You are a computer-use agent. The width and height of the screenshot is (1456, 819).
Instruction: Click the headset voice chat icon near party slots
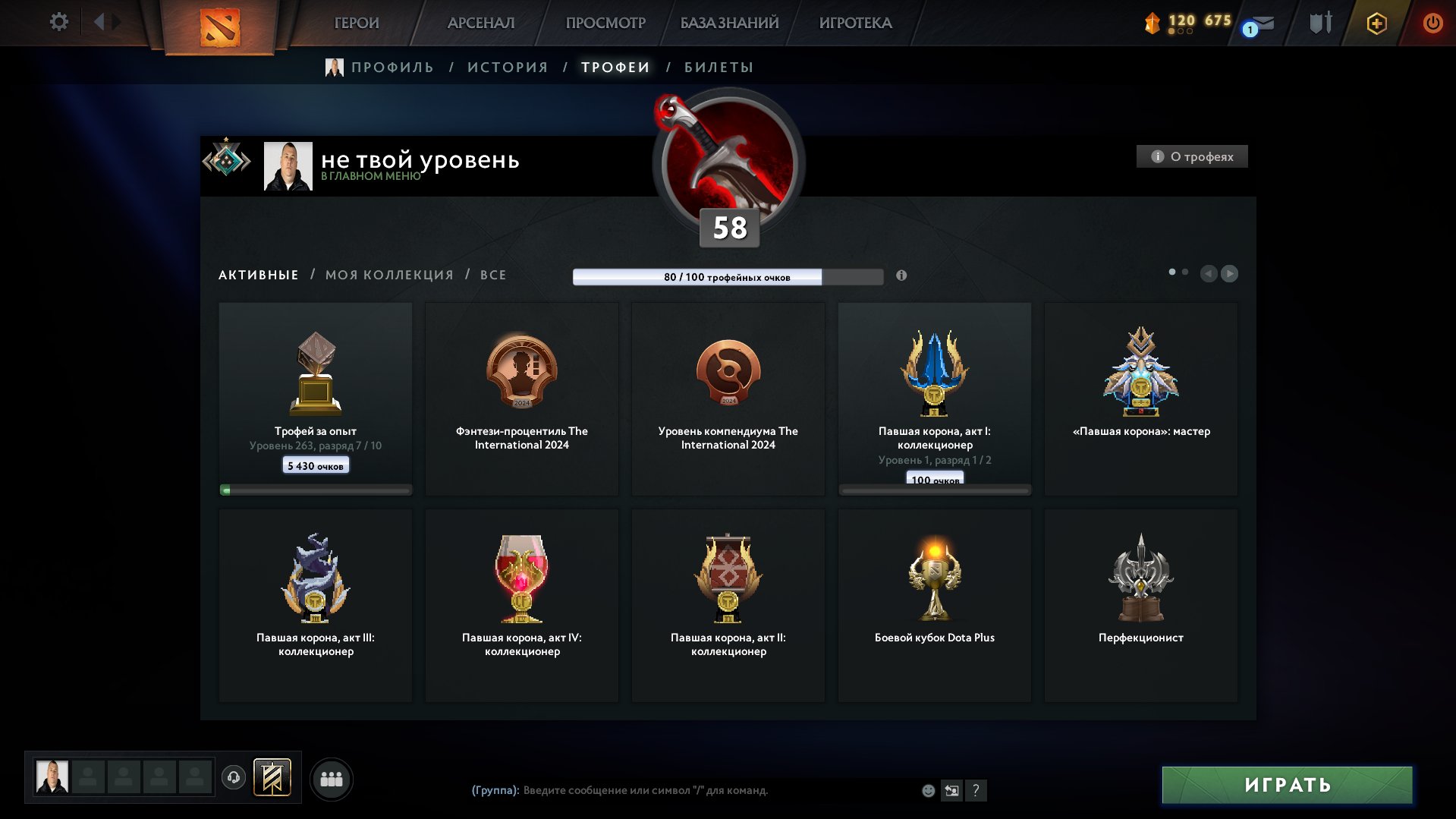234,777
